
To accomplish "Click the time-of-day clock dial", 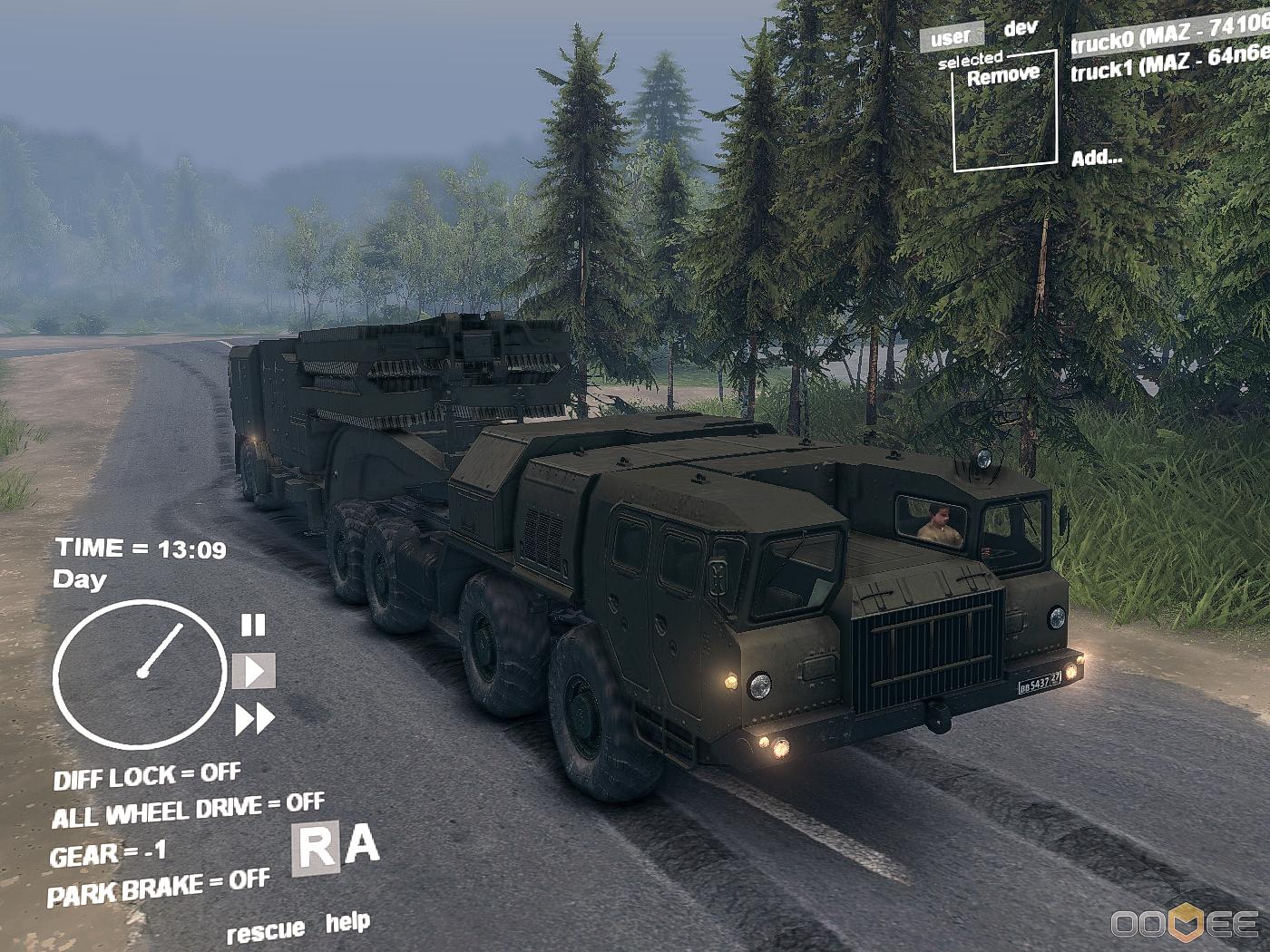I will [139, 674].
